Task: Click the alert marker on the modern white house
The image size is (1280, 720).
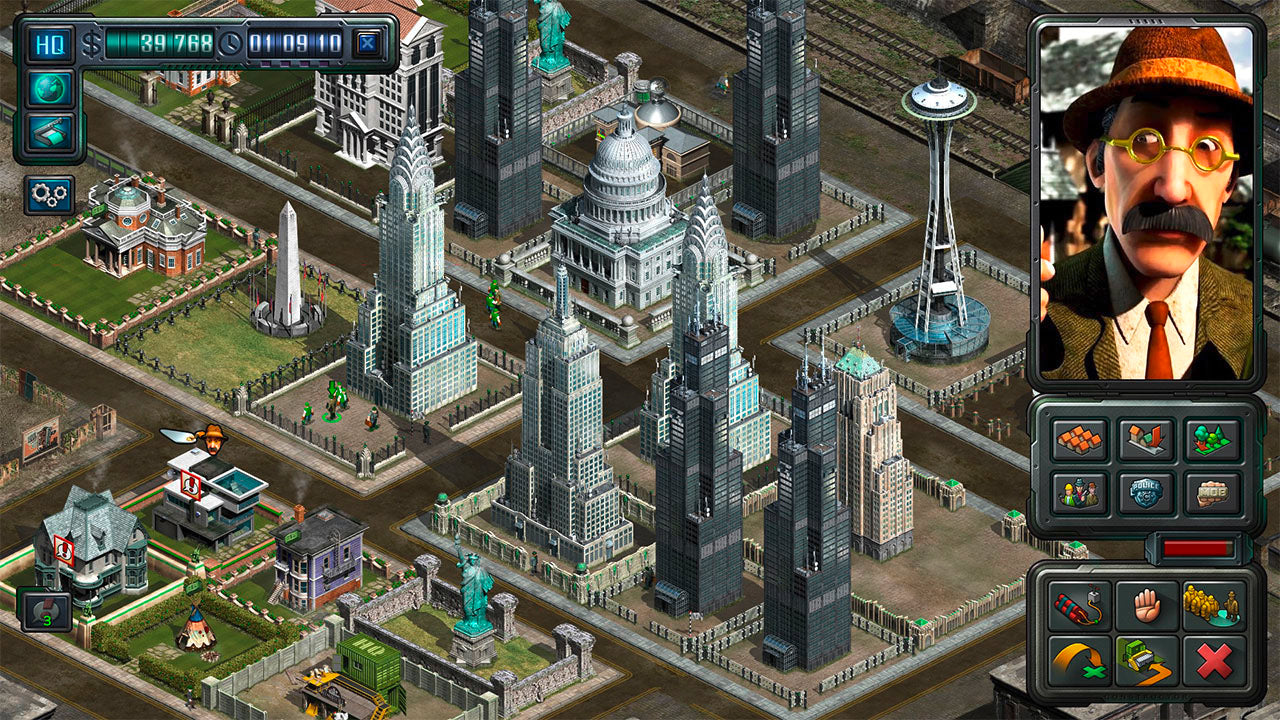Action: click(188, 487)
